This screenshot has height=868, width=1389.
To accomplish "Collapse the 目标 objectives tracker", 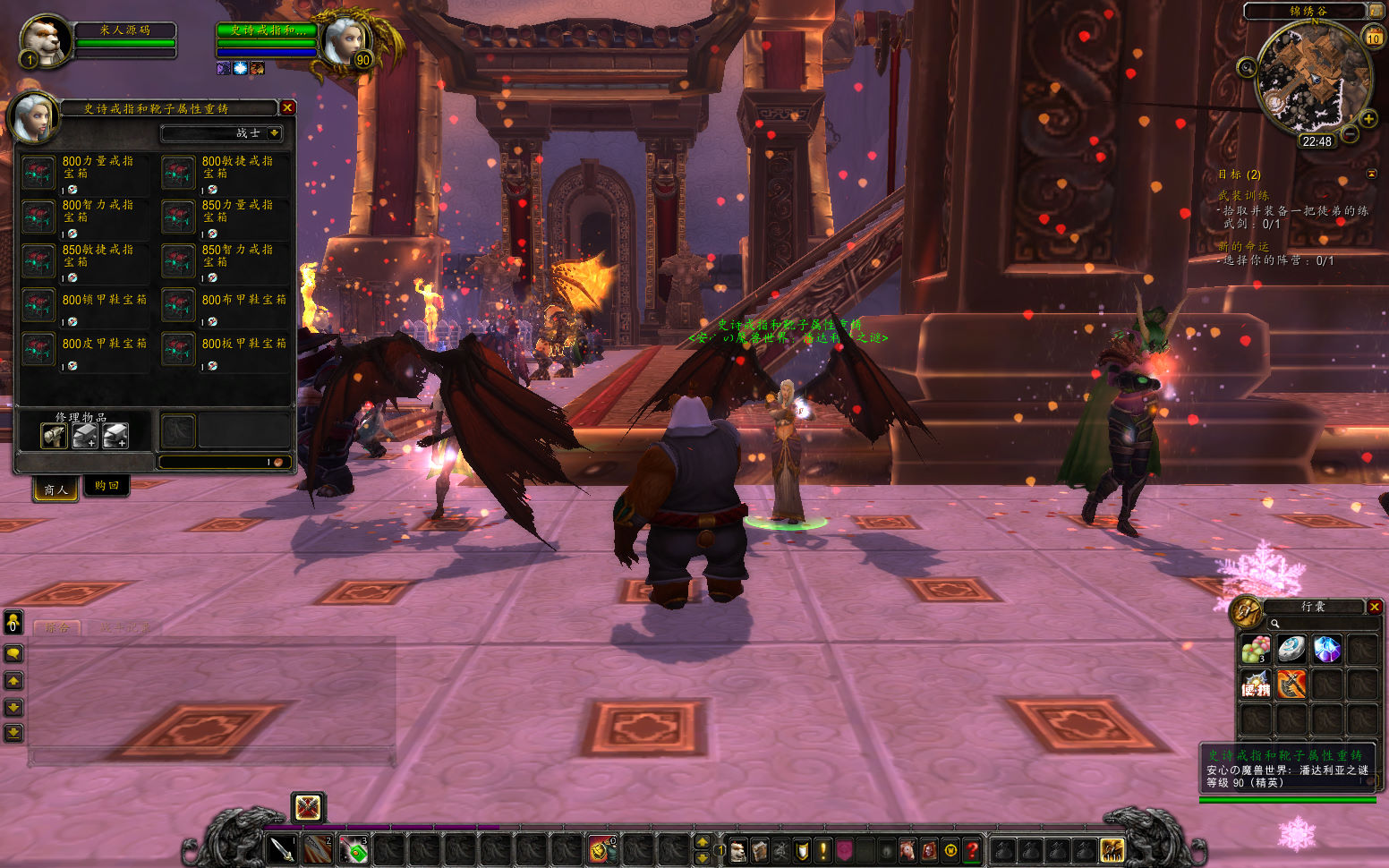I will tap(1371, 174).
